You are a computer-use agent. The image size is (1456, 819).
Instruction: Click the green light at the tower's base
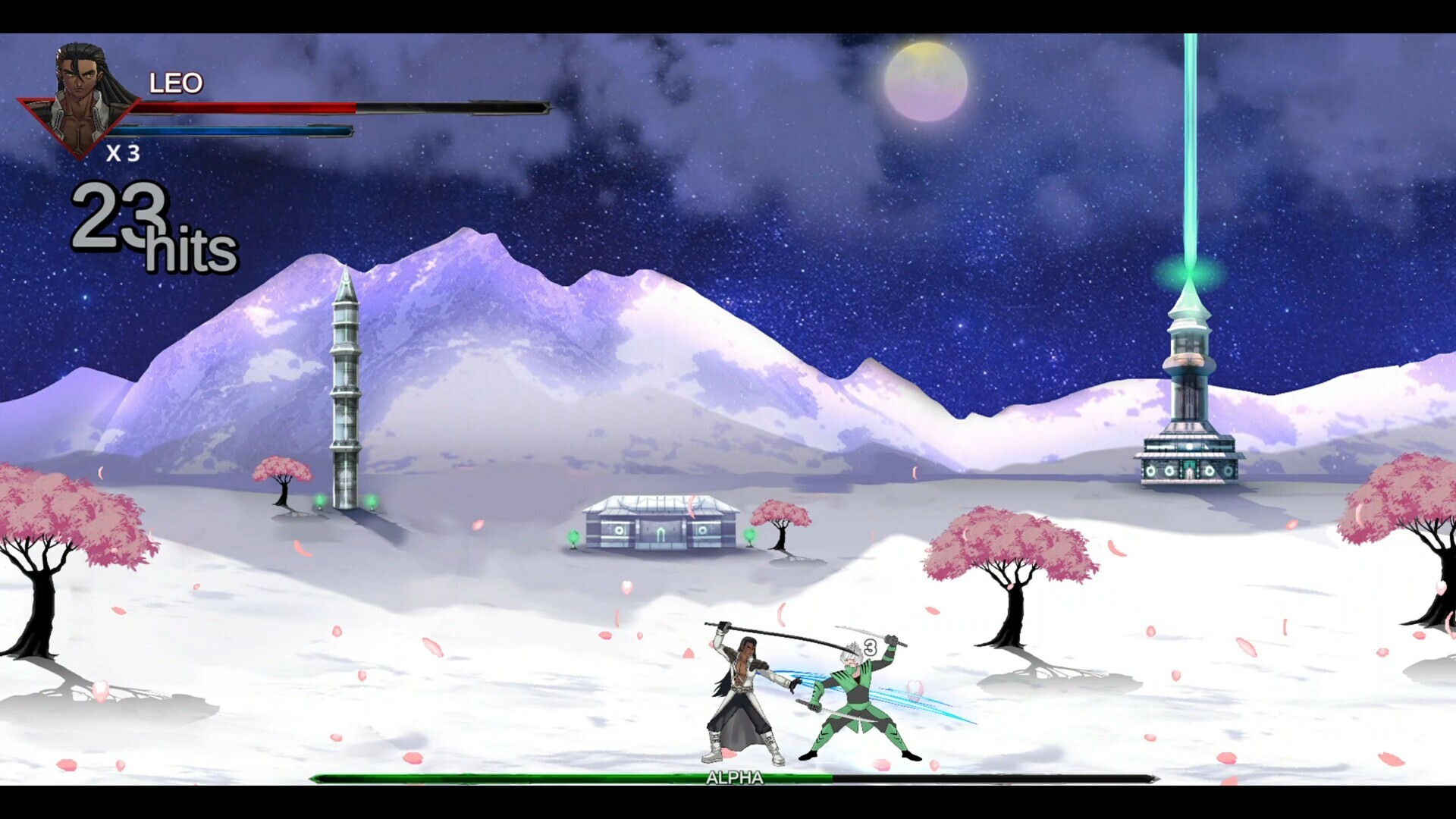click(318, 500)
